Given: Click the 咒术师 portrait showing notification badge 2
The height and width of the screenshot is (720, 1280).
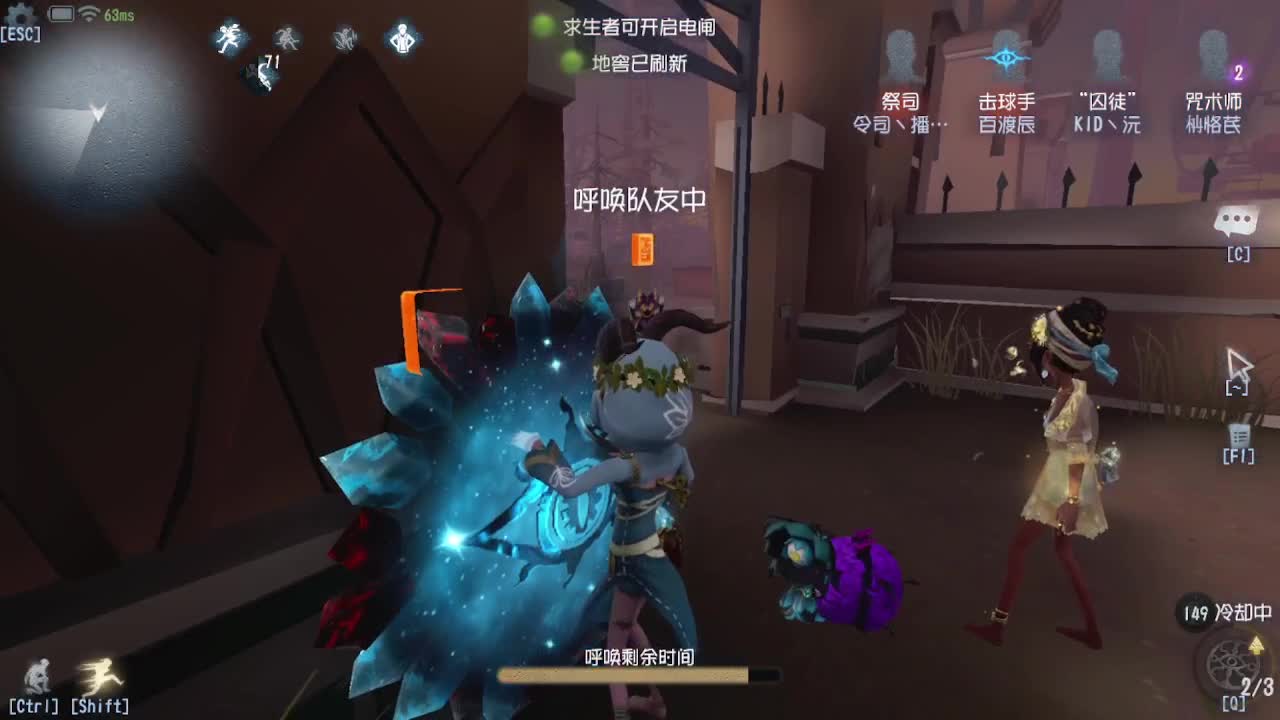Looking at the screenshot, I should point(1212,55).
